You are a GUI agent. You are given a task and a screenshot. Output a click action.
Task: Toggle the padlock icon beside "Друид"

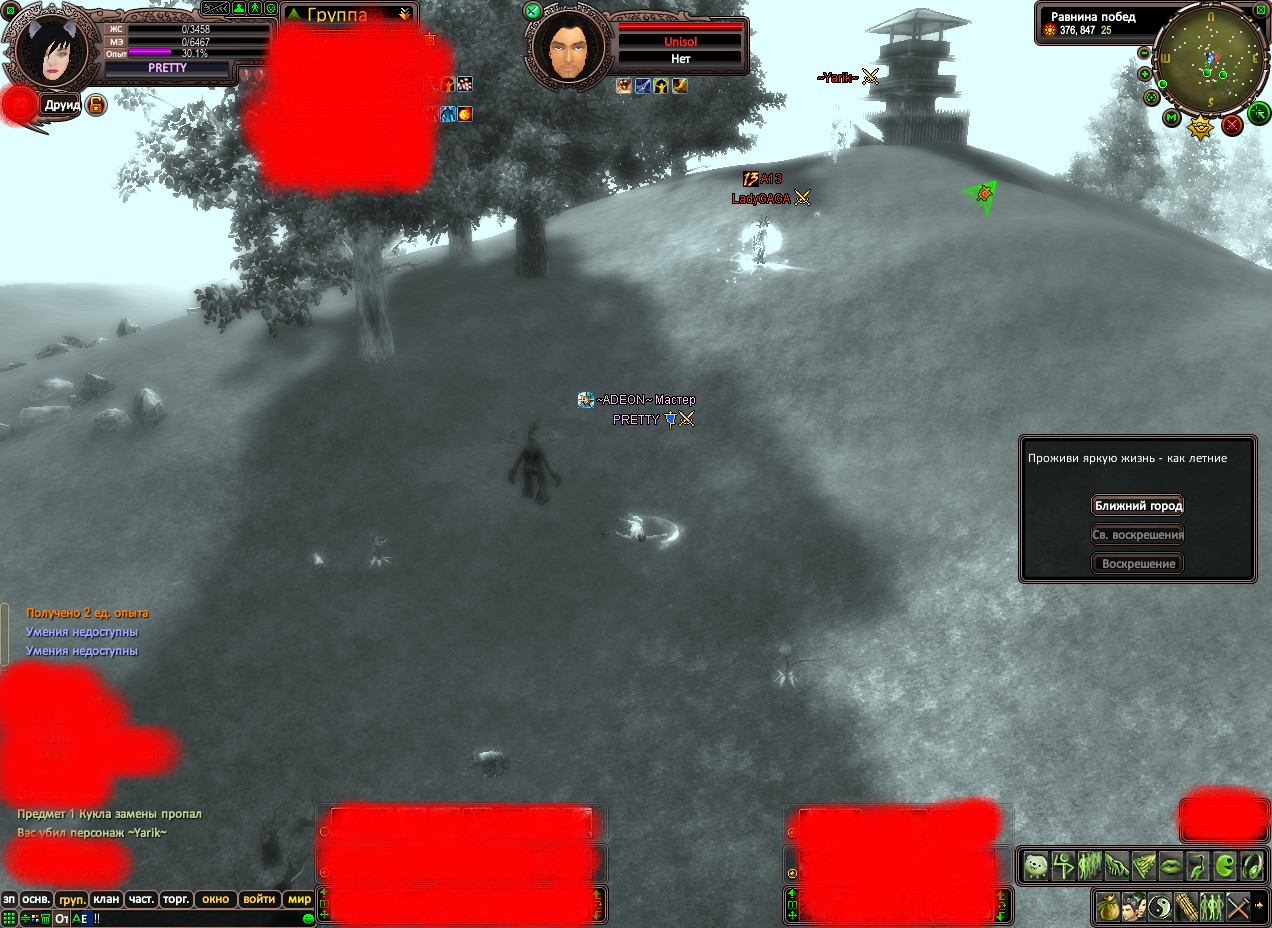click(x=96, y=105)
